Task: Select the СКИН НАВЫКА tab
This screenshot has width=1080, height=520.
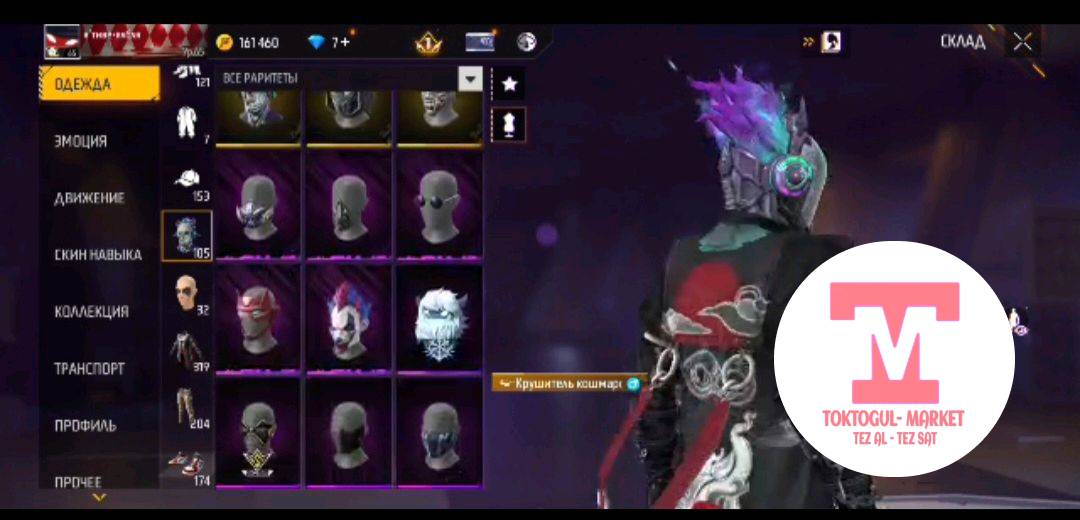Action: coord(97,255)
